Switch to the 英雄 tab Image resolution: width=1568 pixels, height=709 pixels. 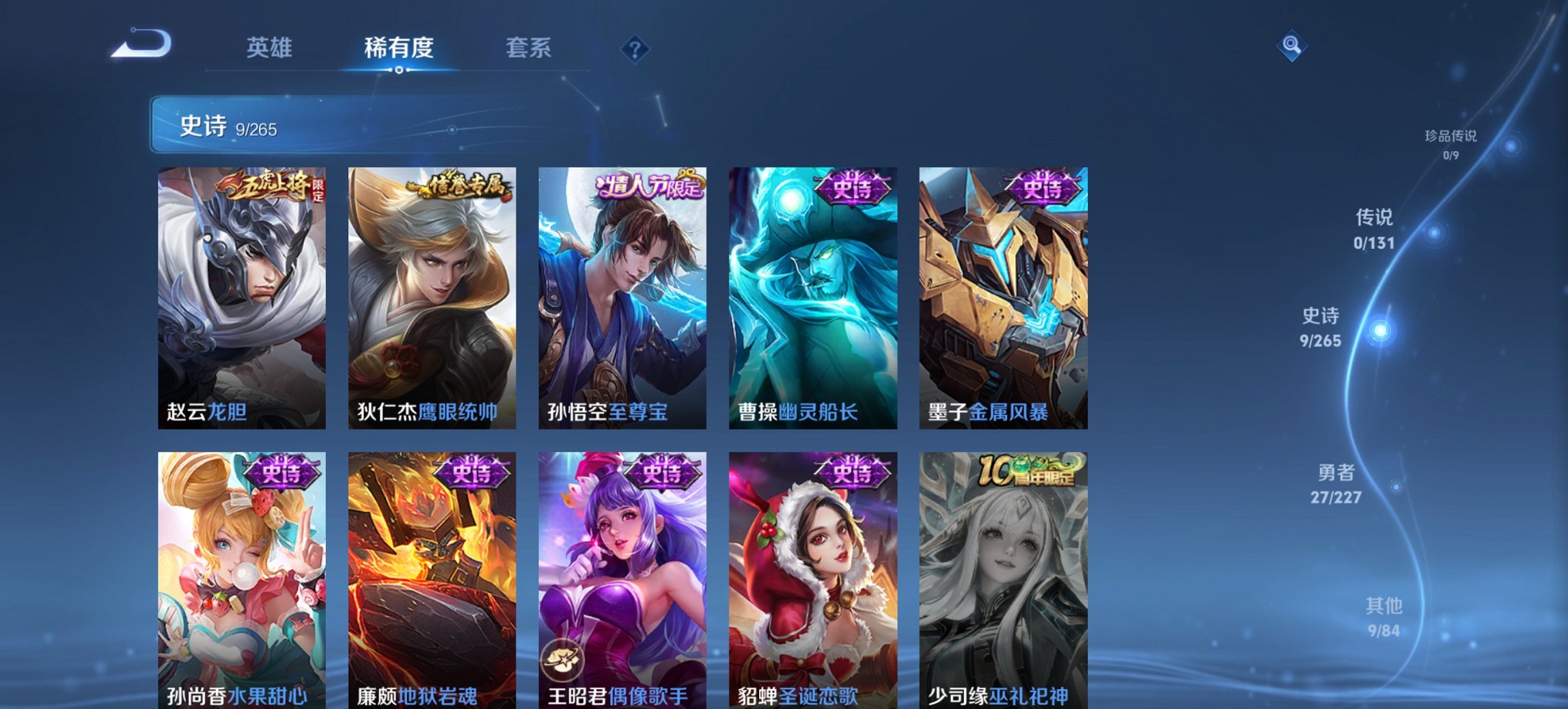271,48
